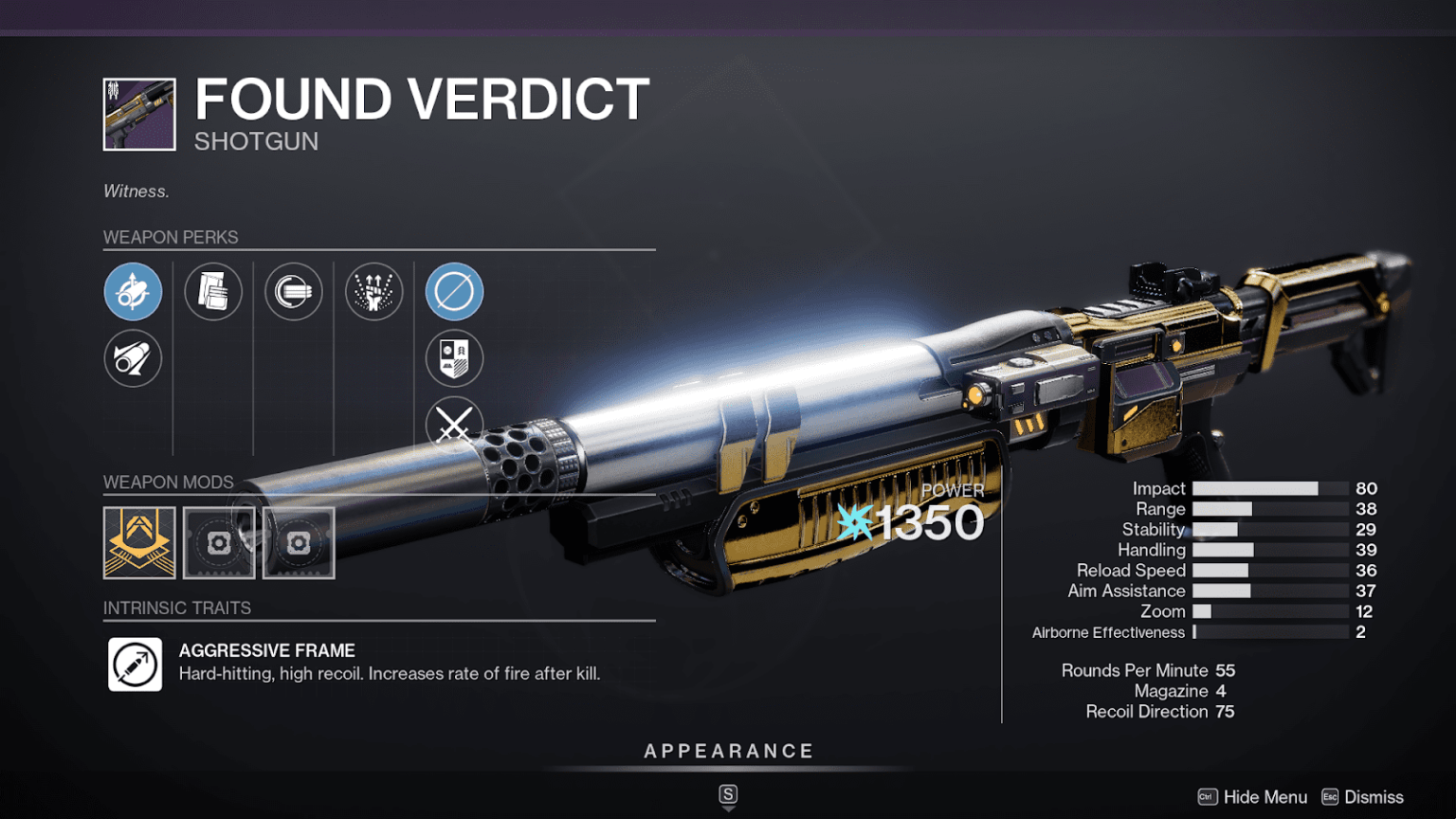Select the fist-shaped perk in the fourth column
The width and height of the screenshot is (1456, 819).
373,292
